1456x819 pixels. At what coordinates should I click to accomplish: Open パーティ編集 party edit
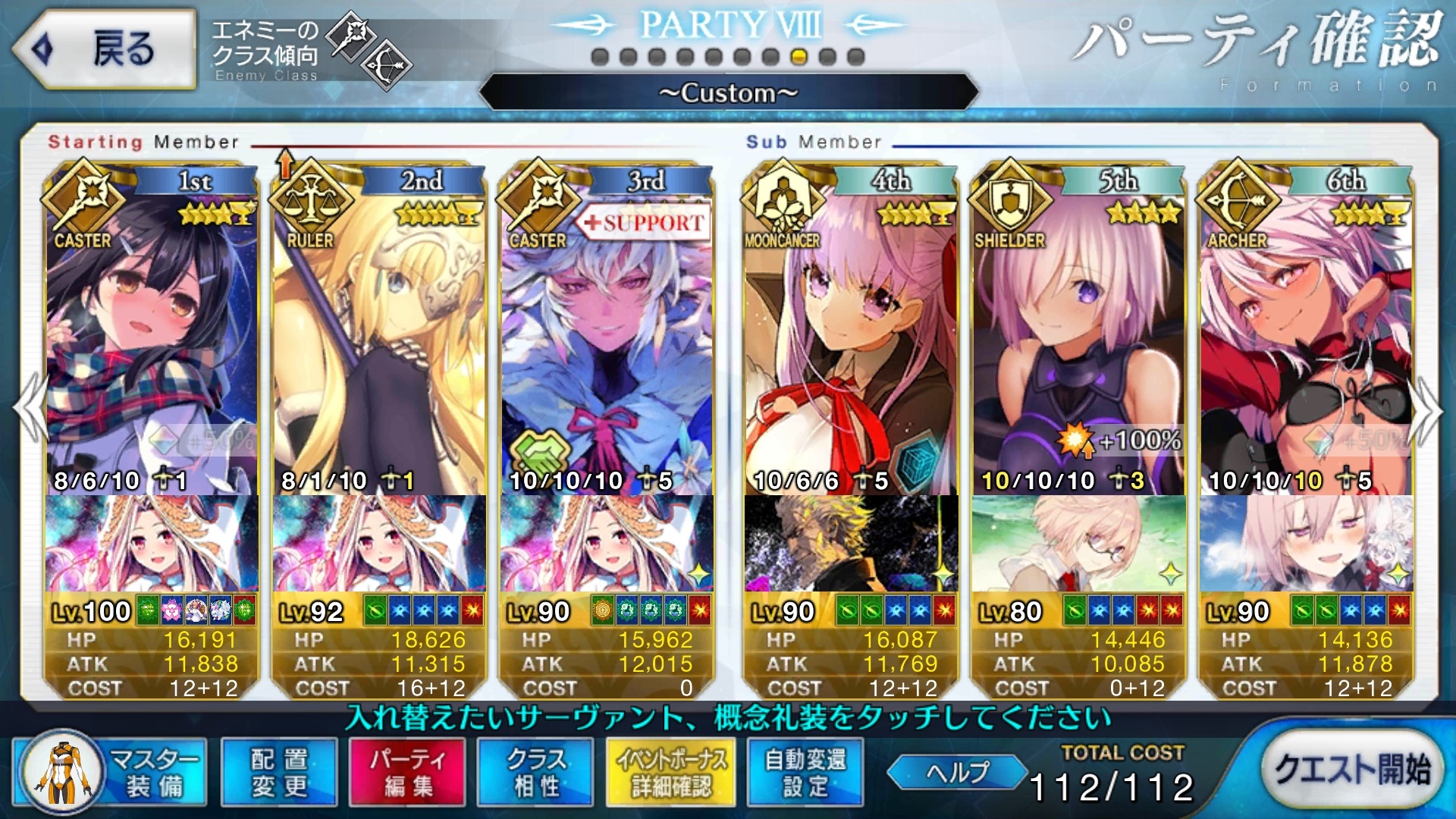(407, 772)
